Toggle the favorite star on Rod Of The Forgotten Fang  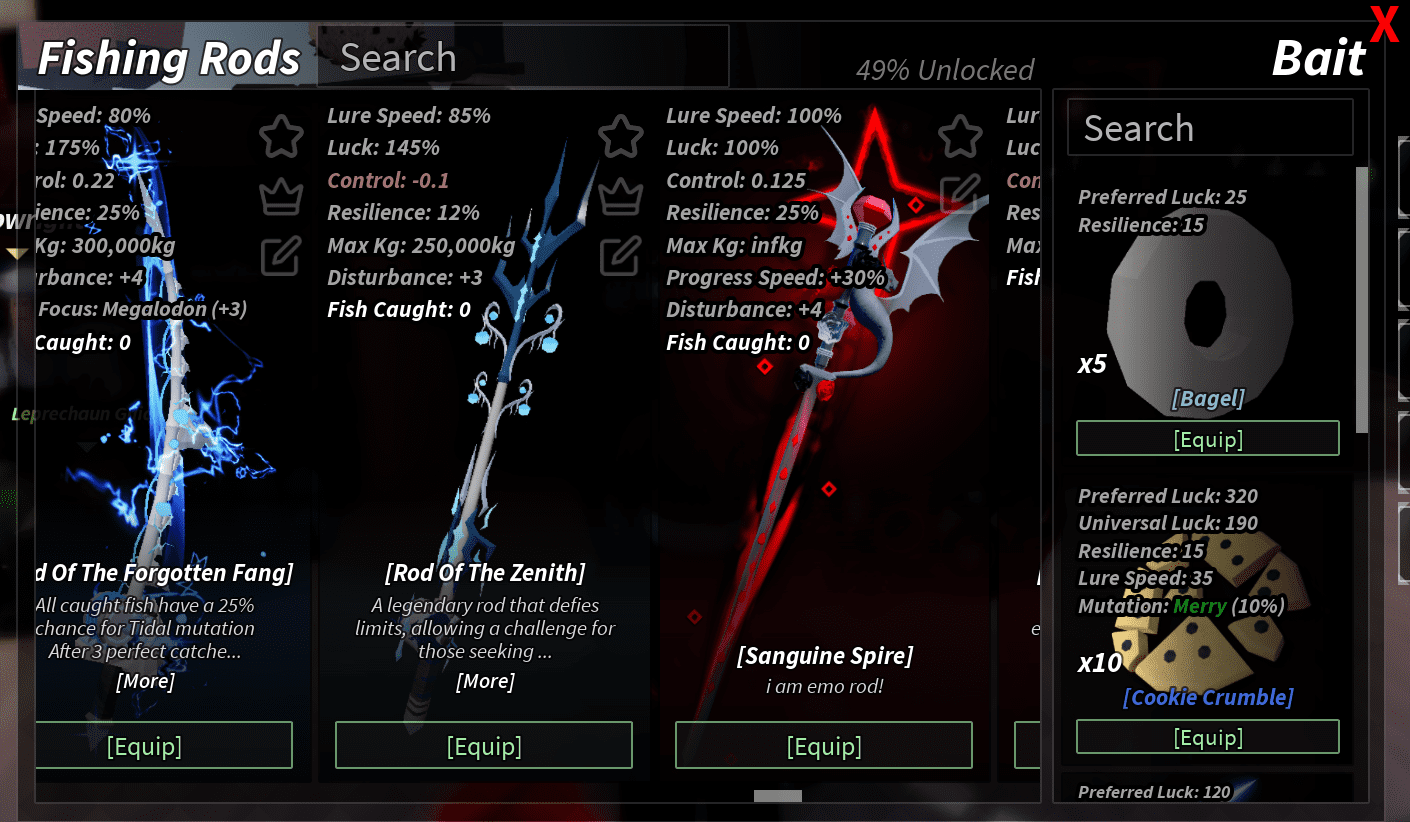click(281, 137)
